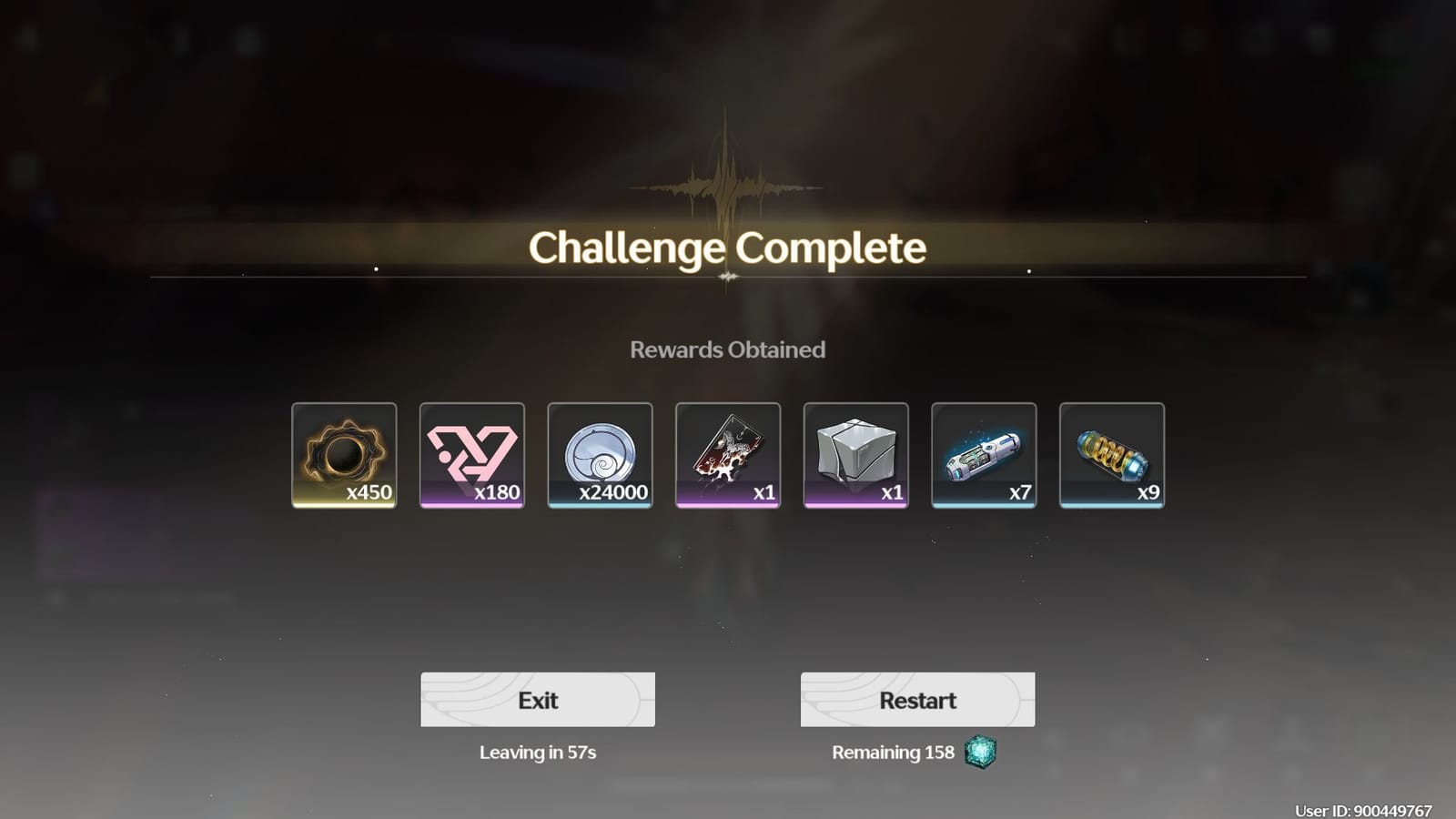The height and width of the screenshot is (819, 1456).
Task: Click the teal Waveplate gem beside Remaining 158
Action: point(978,752)
